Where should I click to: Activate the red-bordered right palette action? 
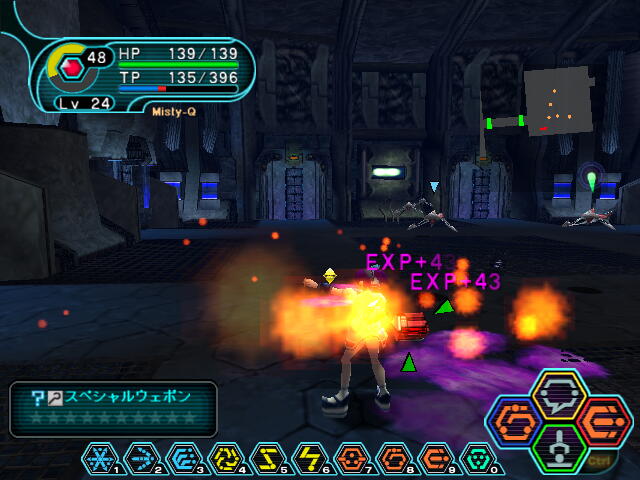click(x=602, y=421)
